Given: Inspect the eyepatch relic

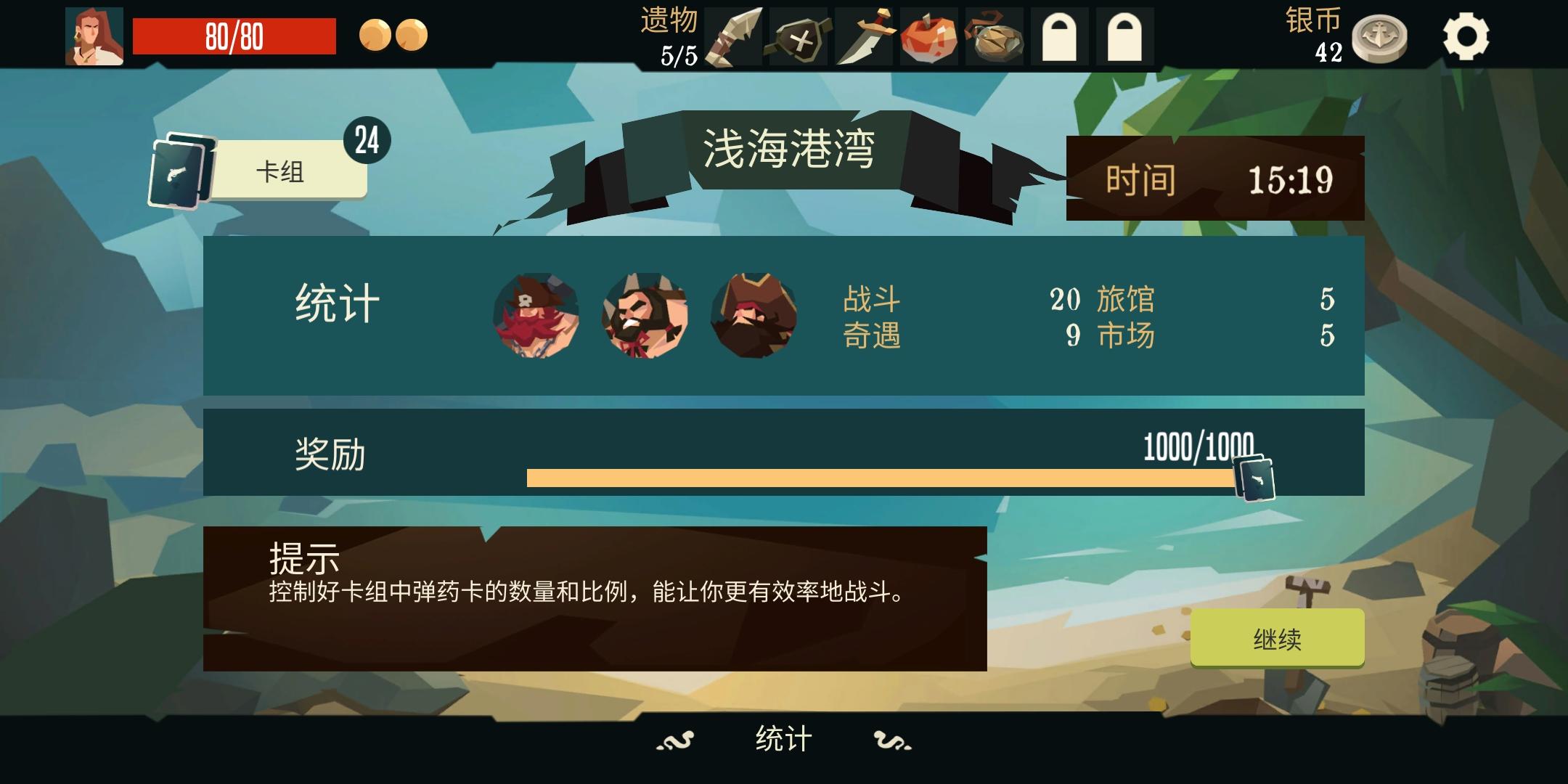Looking at the screenshot, I should (799, 35).
